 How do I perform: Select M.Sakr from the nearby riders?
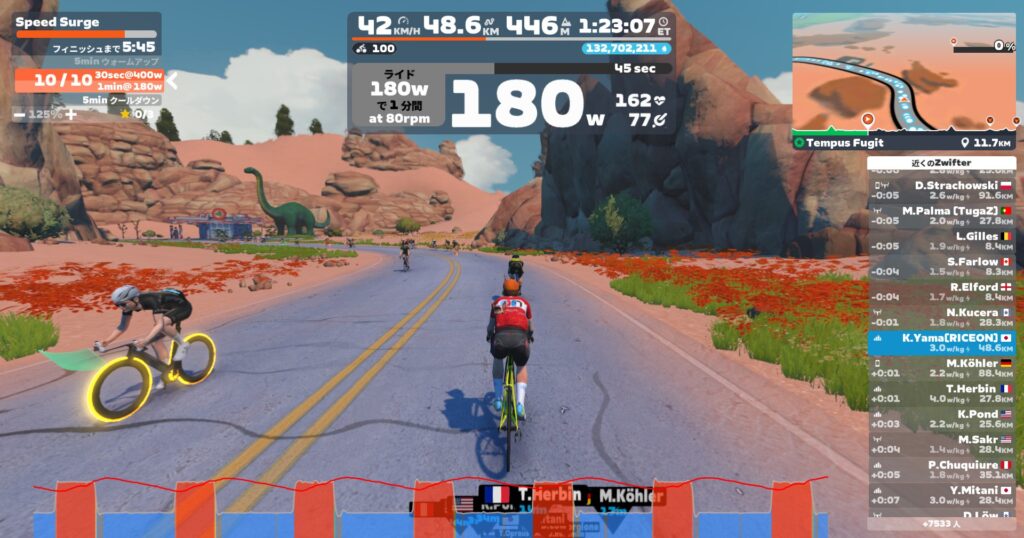[941, 445]
